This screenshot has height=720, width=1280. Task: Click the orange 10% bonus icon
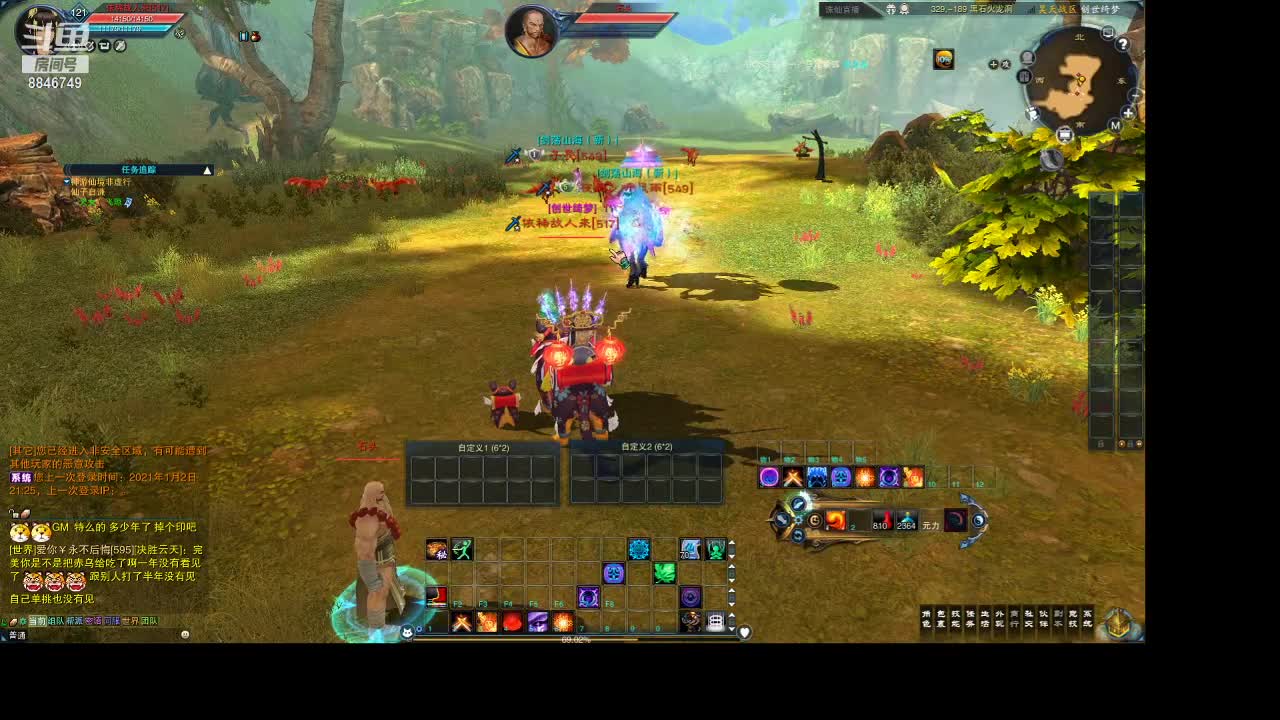pos(943,59)
